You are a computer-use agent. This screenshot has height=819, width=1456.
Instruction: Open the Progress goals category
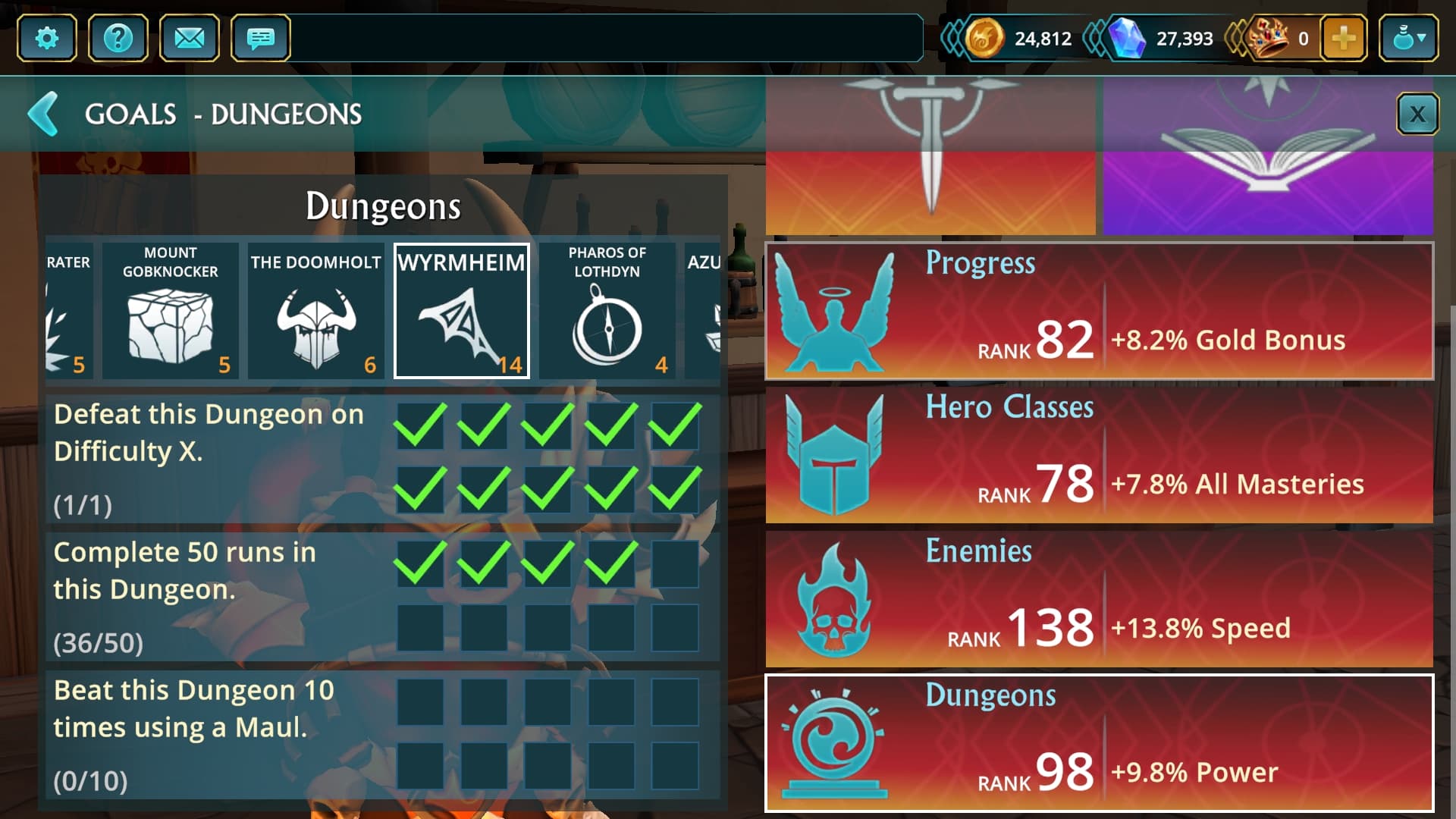point(1099,311)
